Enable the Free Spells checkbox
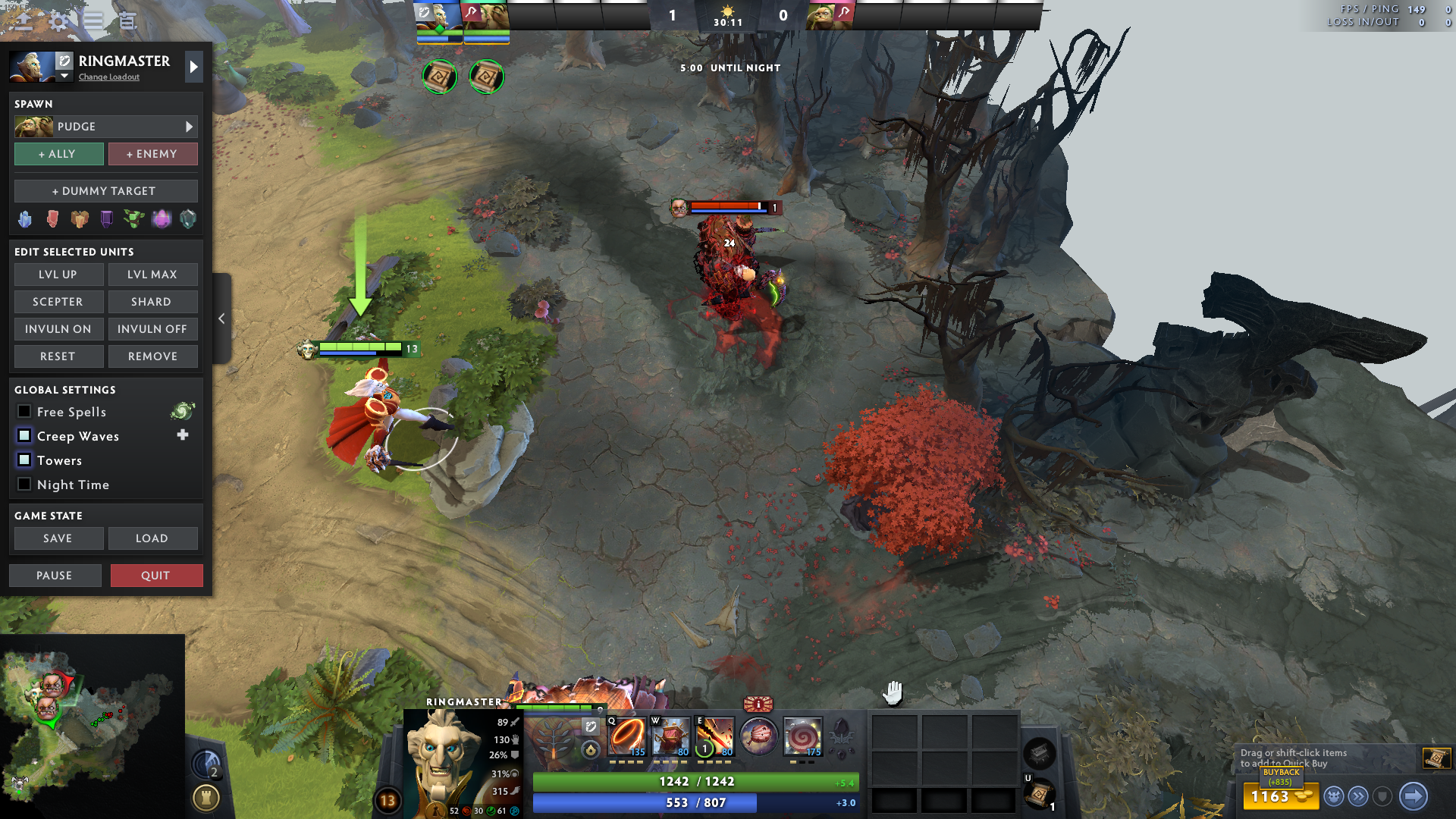The height and width of the screenshot is (819, 1456). pos(24,412)
